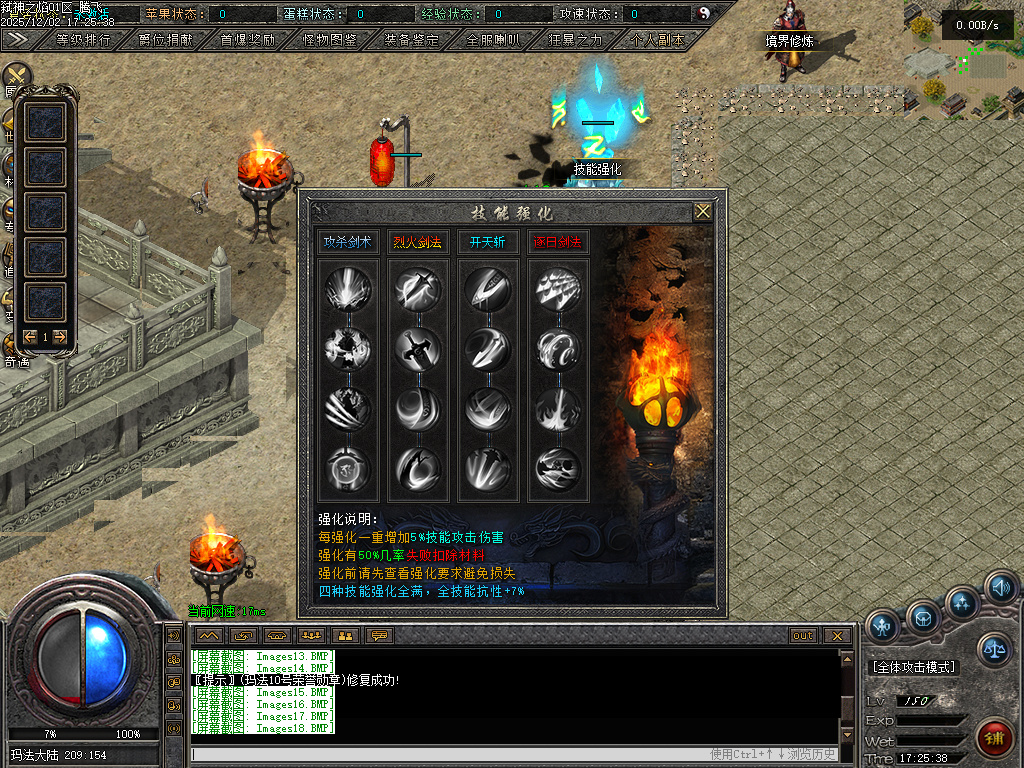
Task: Collapse the top menu with the double-arrow button
Action: point(17,40)
